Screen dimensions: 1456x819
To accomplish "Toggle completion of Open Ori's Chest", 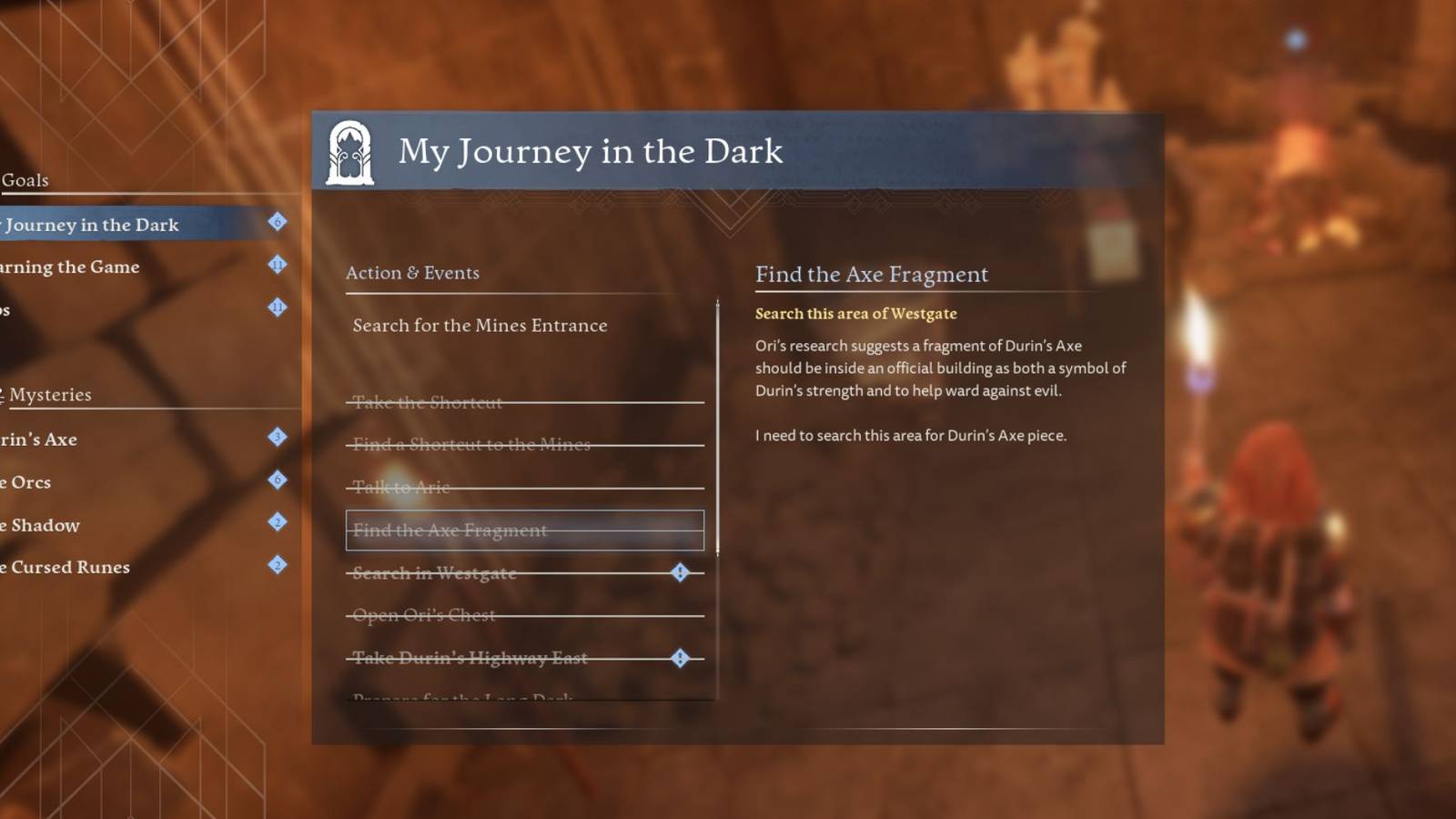I will (x=422, y=614).
